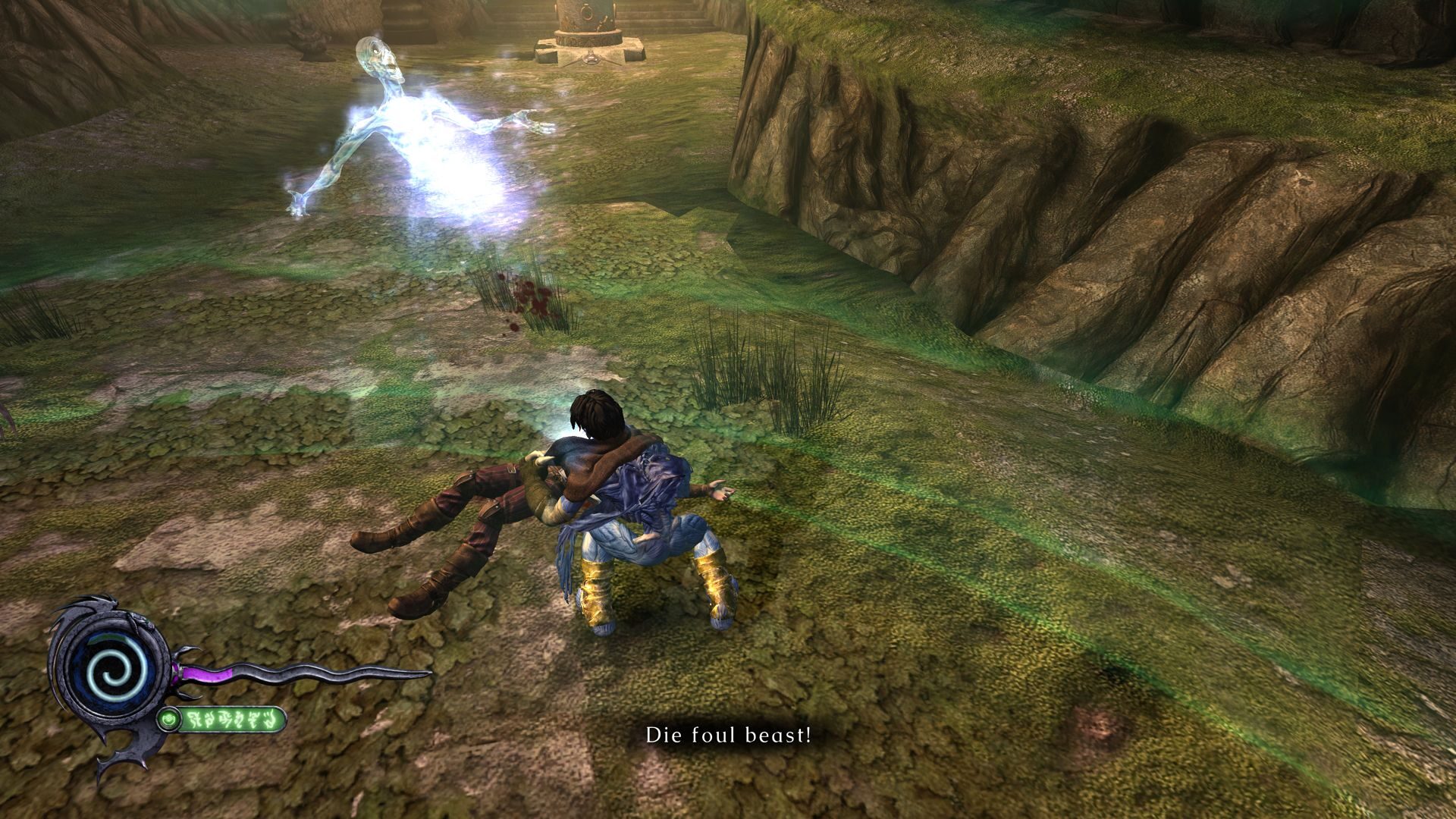Click the purple mana fill on the dagger blade
The width and height of the screenshot is (1456, 819).
point(206,673)
